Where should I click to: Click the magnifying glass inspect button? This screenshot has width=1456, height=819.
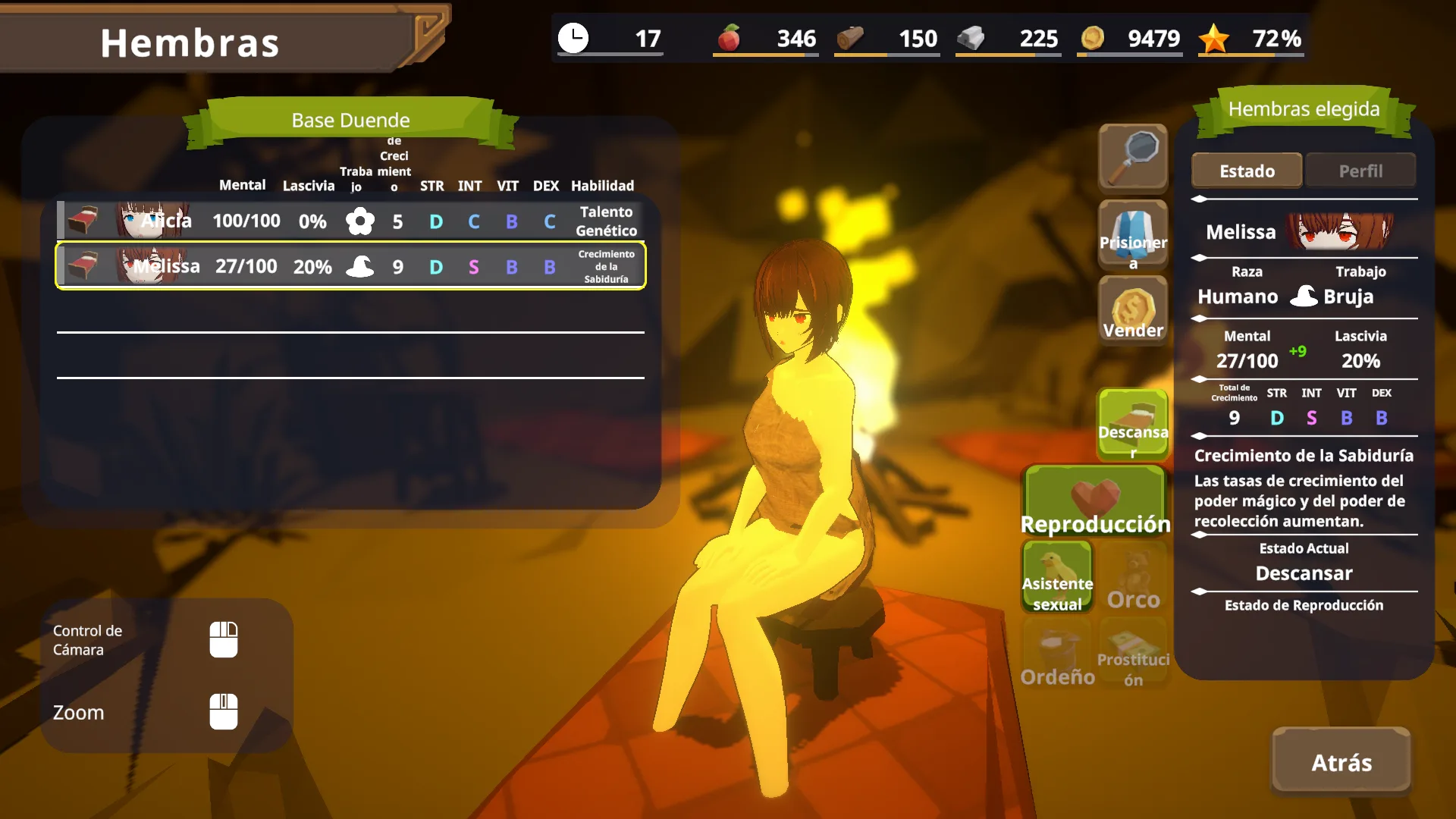pyautogui.click(x=1133, y=158)
